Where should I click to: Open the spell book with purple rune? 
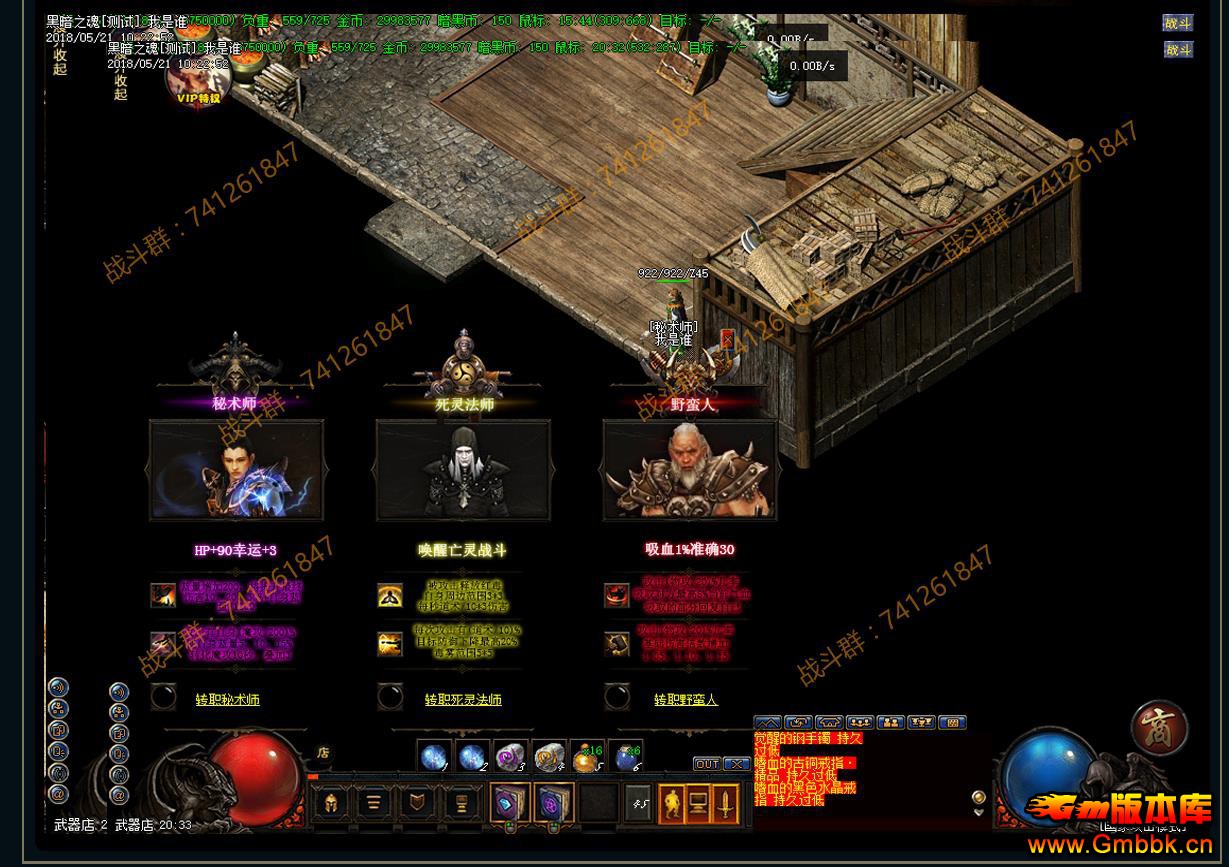[552, 803]
